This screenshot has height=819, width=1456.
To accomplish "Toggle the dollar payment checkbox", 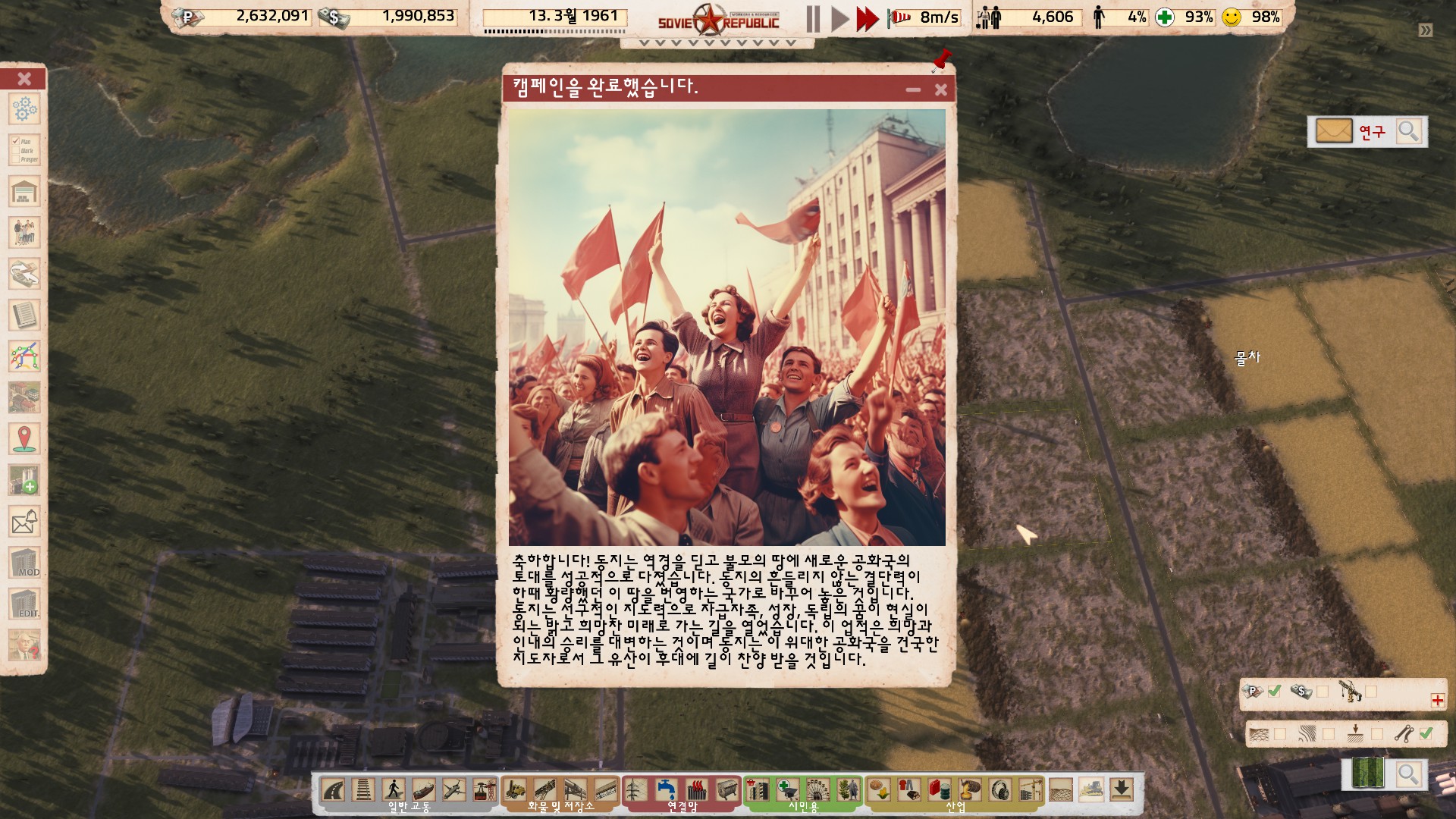I will [1323, 692].
